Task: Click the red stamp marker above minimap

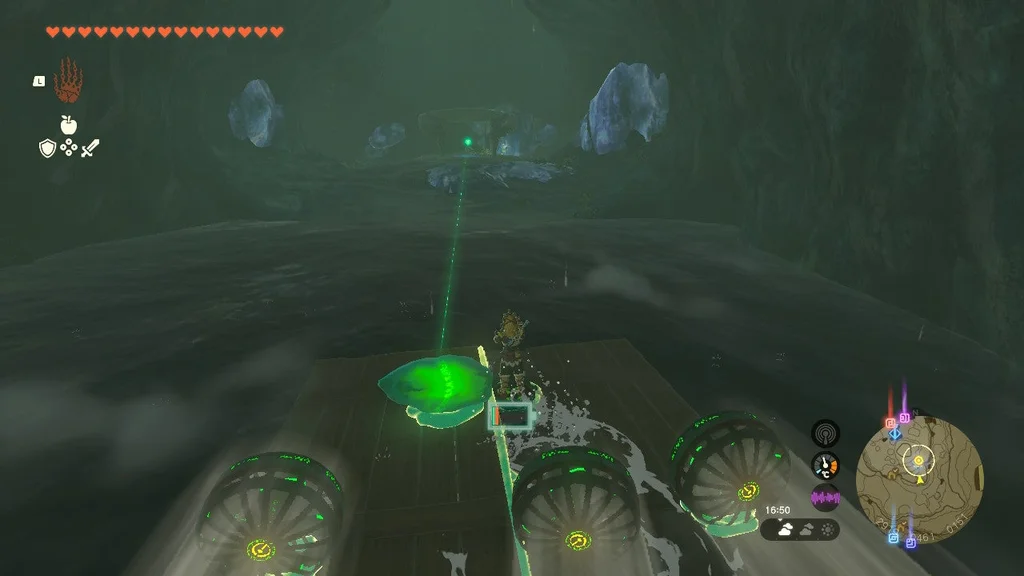Action: [890, 423]
